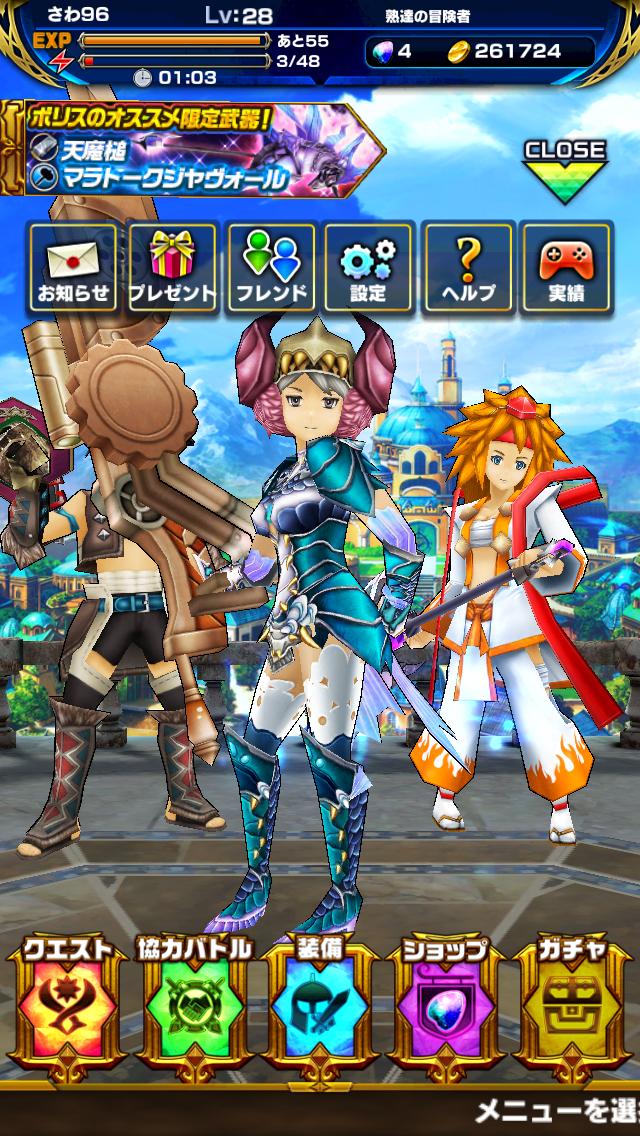This screenshot has height=1136, width=640.
Task: Open the フレンド friends menu
Action: tap(271, 267)
